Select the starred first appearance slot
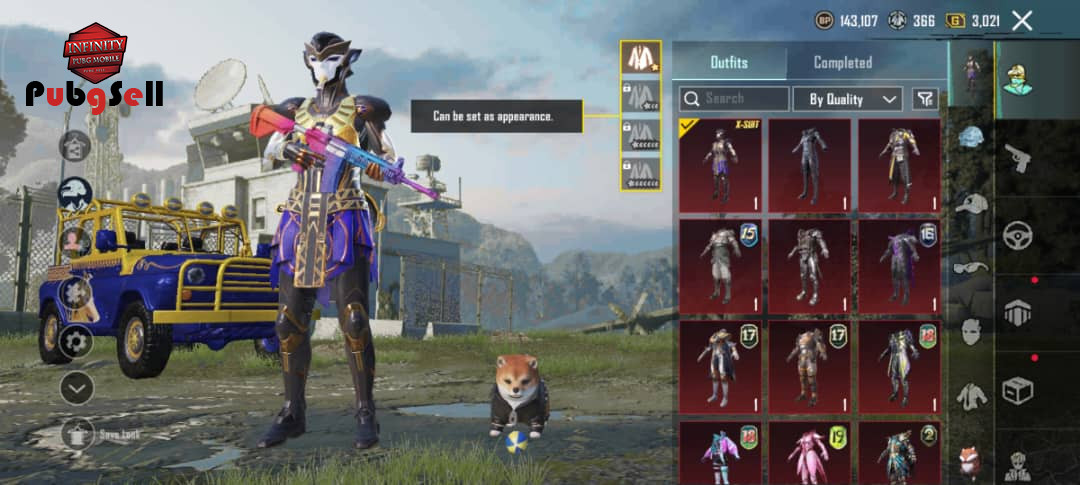The height and width of the screenshot is (485, 1080). [x=640, y=57]
